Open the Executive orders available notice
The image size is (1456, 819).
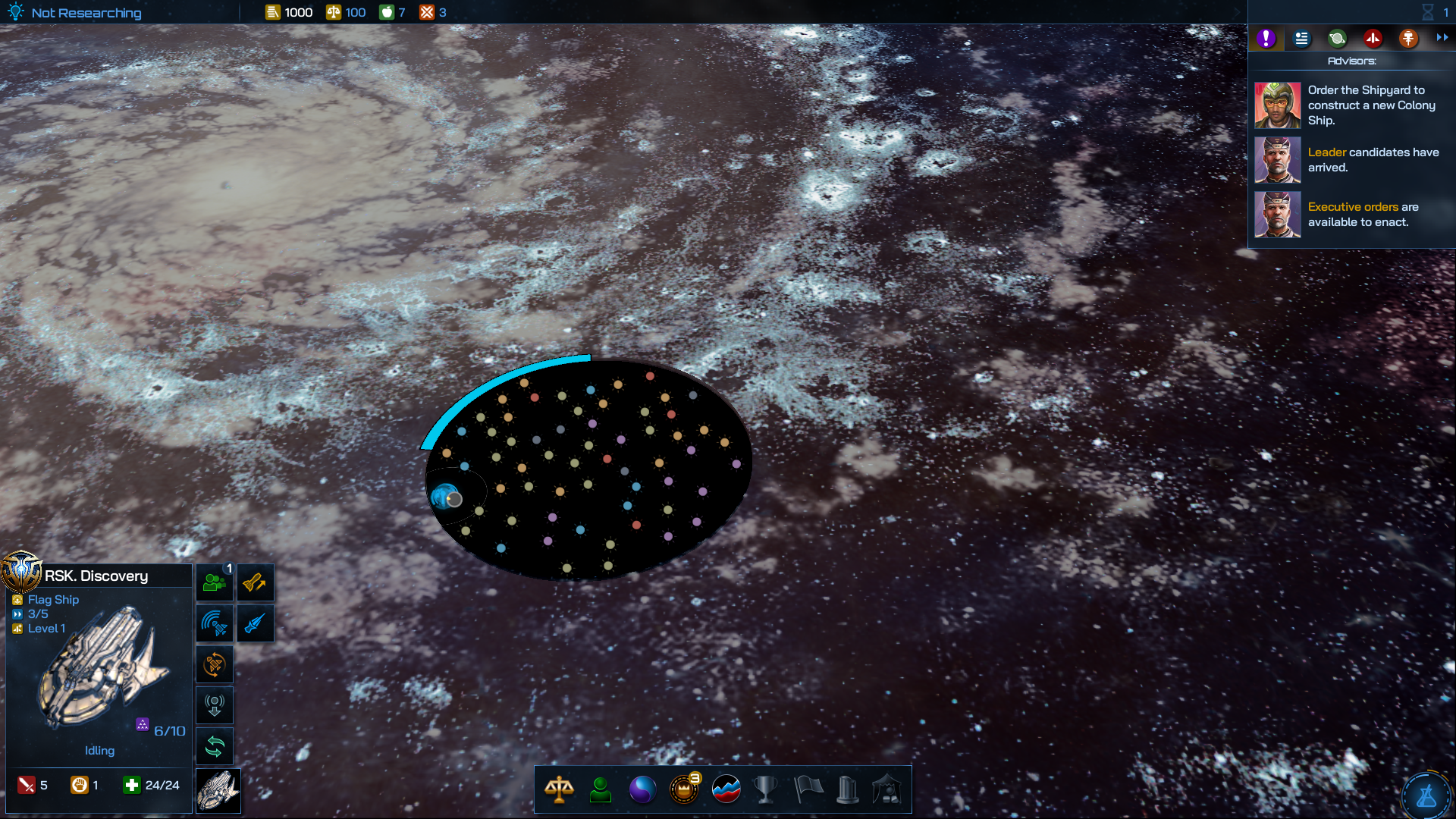point(1351,215)
